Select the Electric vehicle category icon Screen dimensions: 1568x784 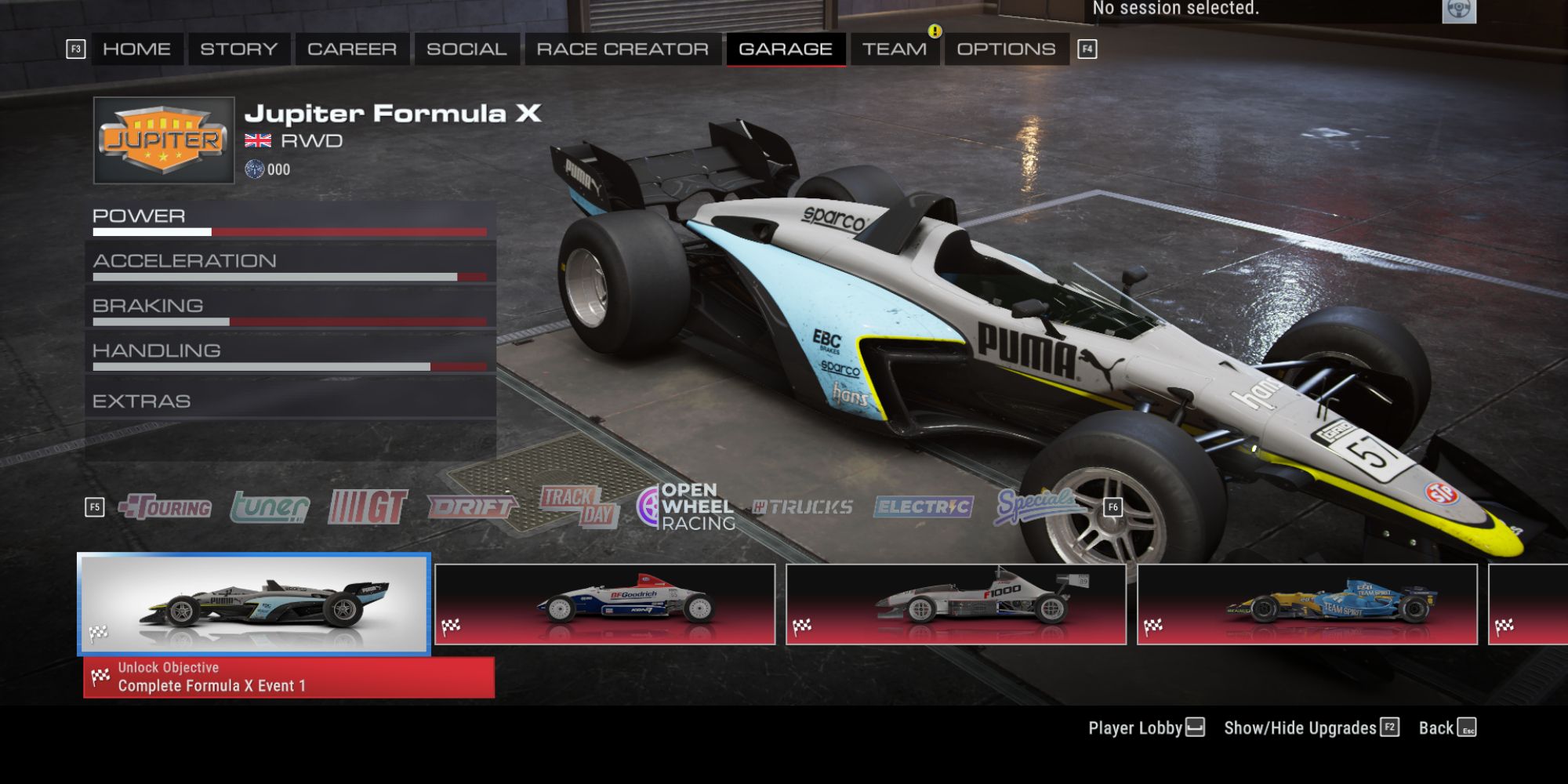click(x=923, y=506)
